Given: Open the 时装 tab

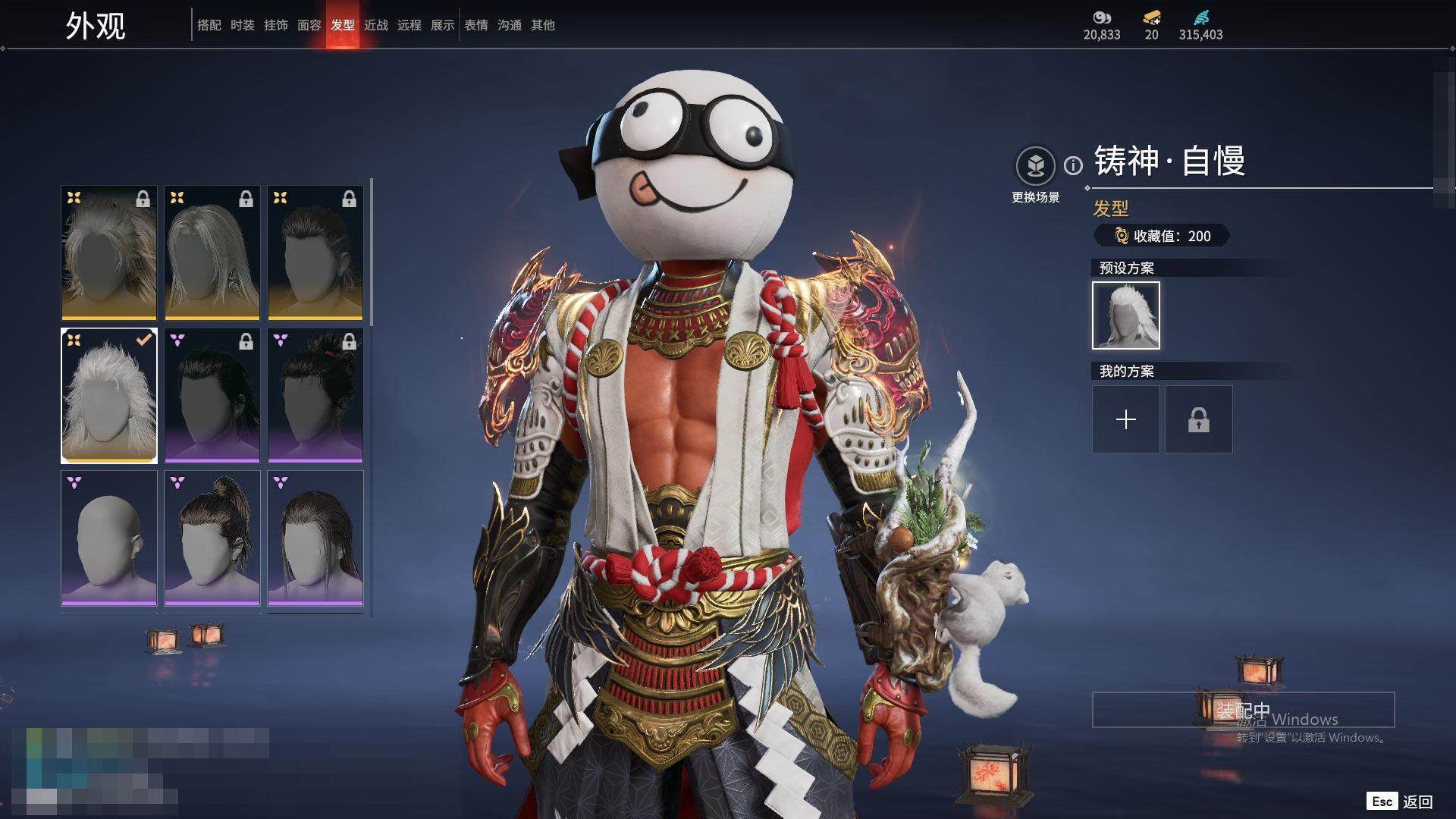Looking at the screenshot, I should [x=243, y=25].
